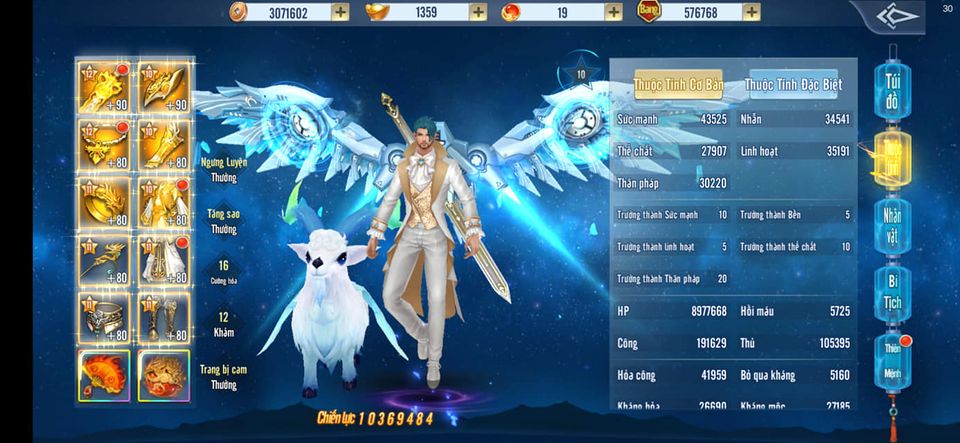This screenshot has height=443, width=960.
Task: Add more copper coins with plus button
Action: (x=340, y=12)
